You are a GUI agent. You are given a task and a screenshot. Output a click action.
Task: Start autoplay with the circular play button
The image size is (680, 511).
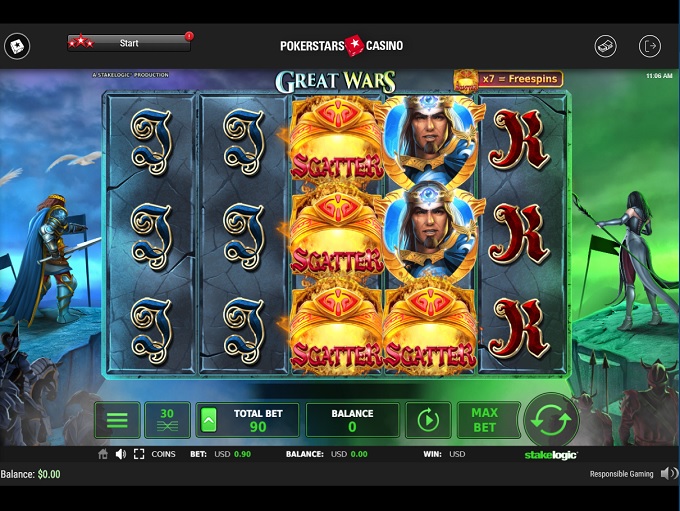pos(428,420)
